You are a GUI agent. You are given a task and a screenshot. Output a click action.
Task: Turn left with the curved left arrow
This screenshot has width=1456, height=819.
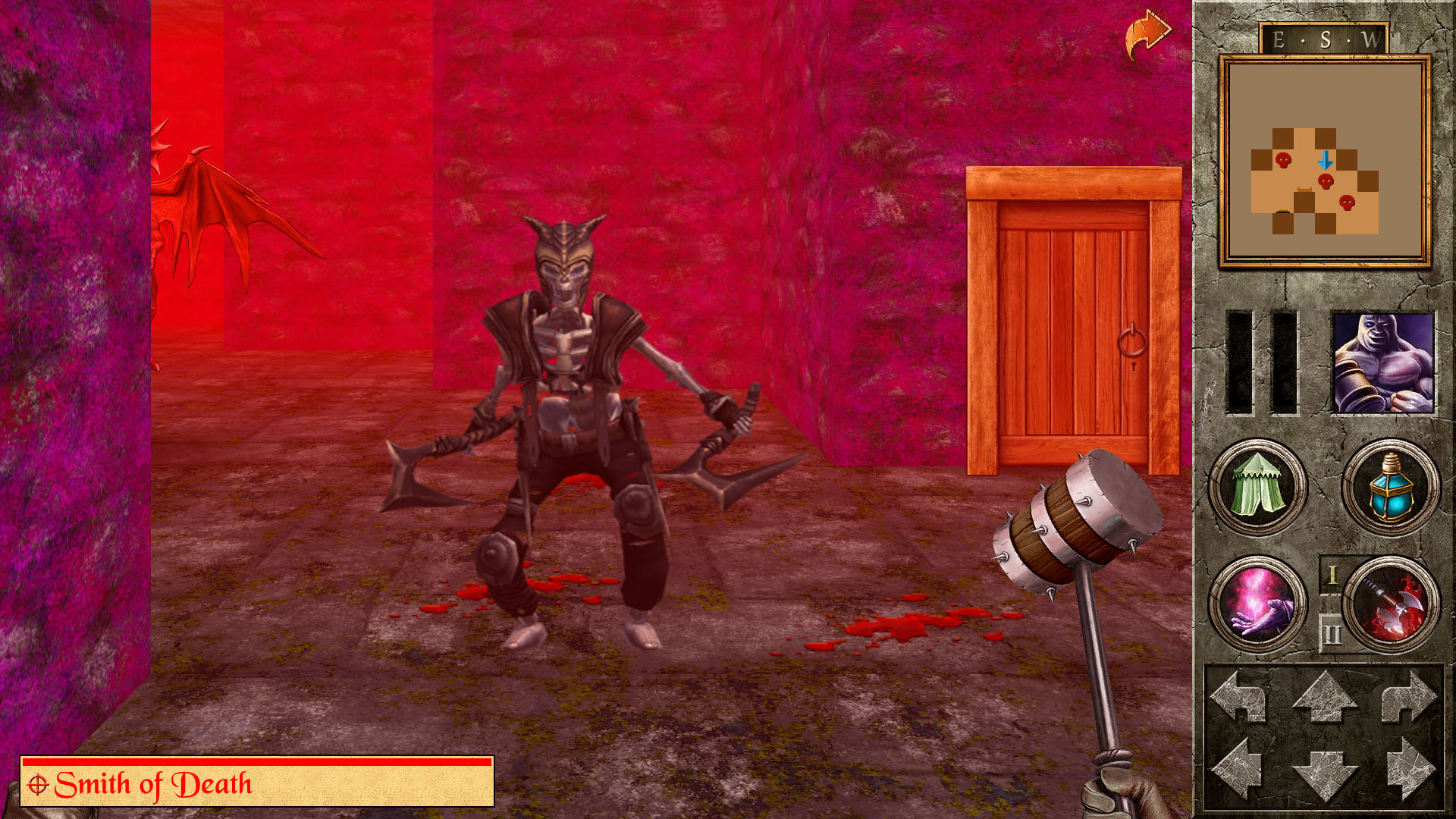click(1240, 695)
